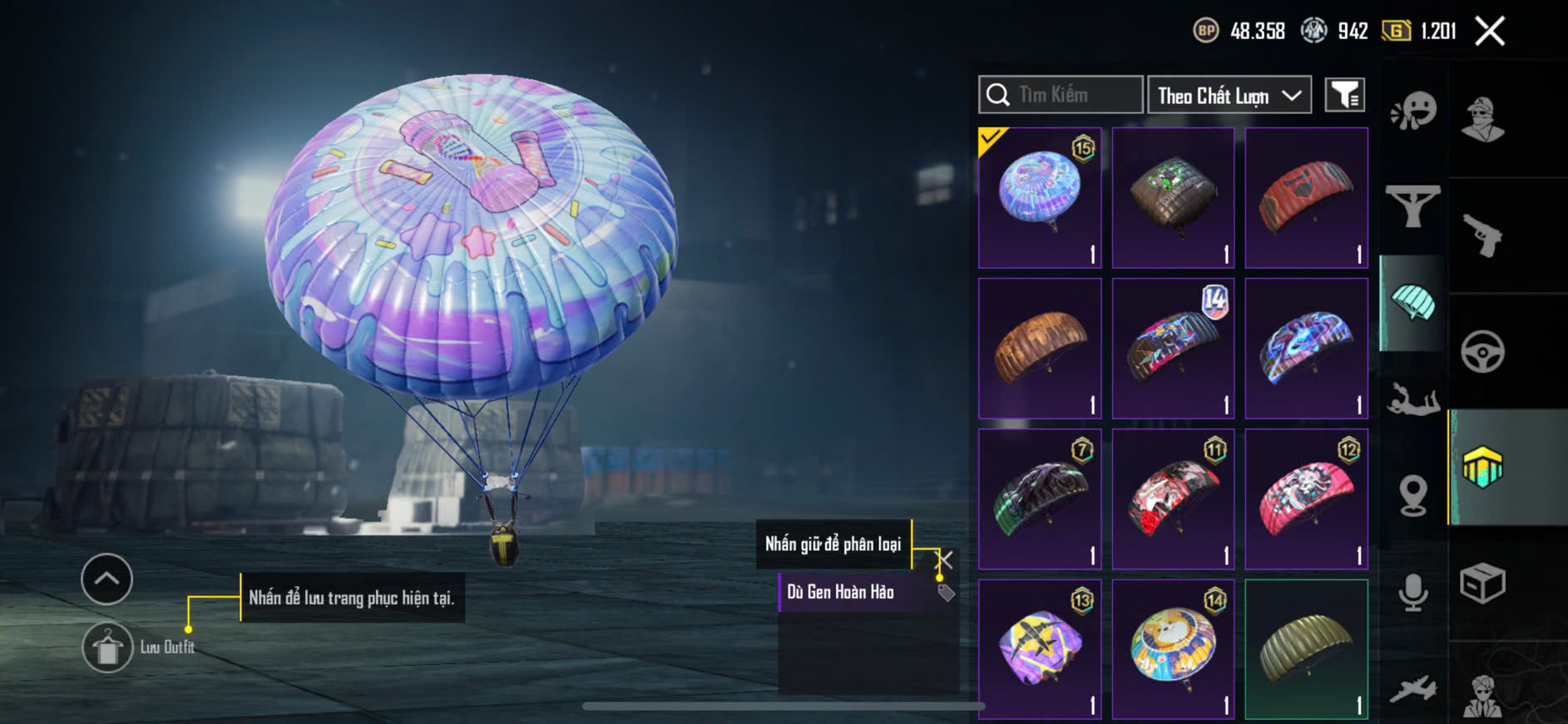Expand the up-arrow circle button
This screenshot has height=724, width=1568.
click(x=106, y=578)
